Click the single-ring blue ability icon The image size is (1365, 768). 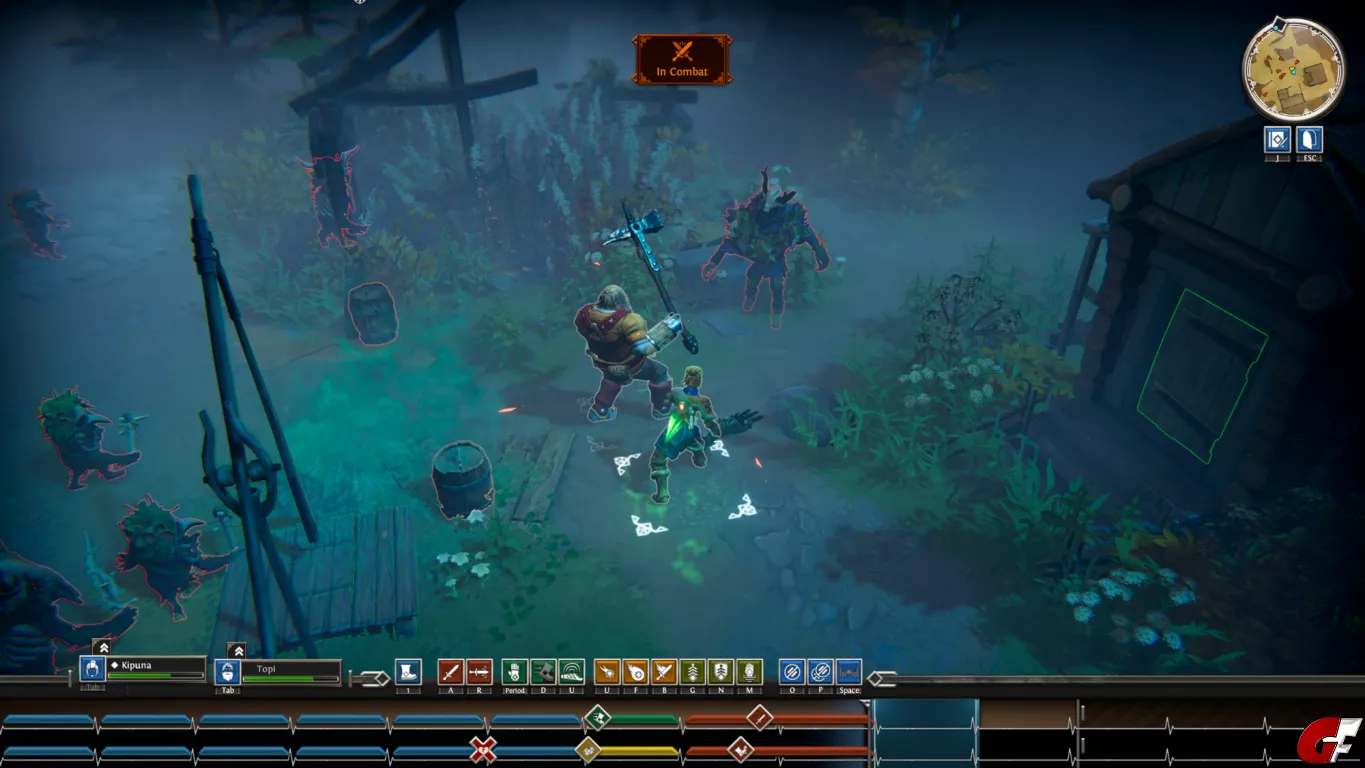792,672
